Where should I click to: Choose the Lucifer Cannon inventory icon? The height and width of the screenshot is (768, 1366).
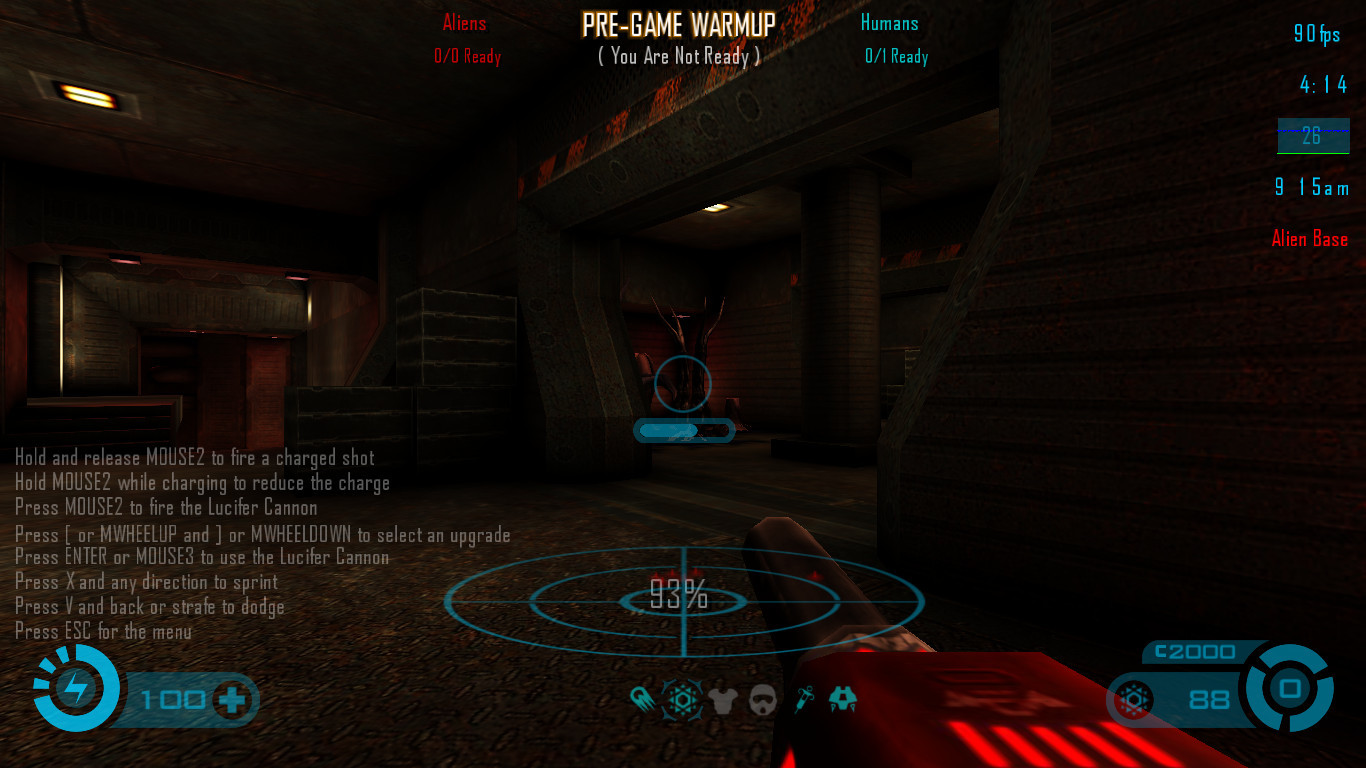[x=682, y=699]
